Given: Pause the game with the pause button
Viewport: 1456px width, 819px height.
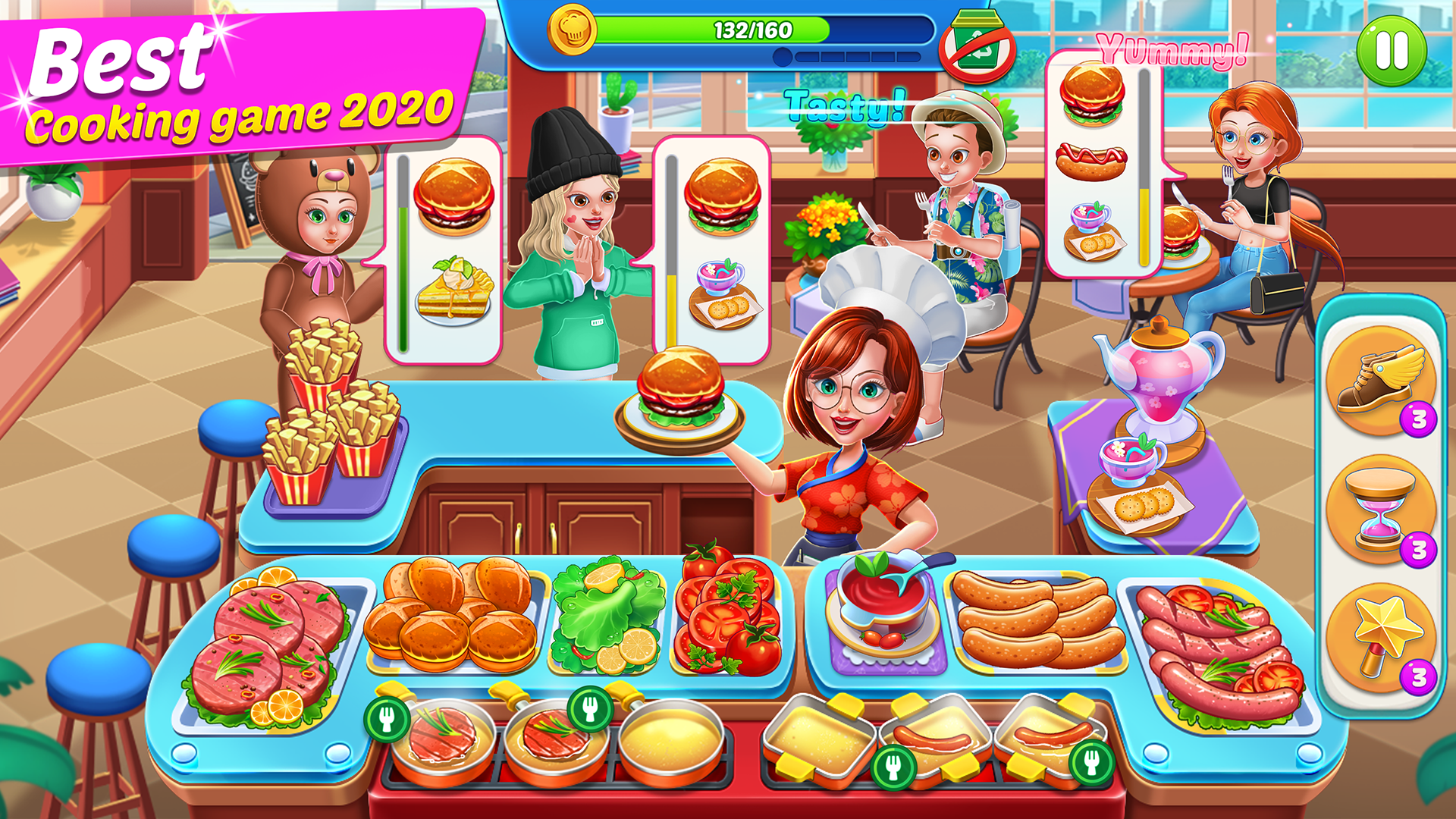Looking at the screenshot, I should [x=1392, y=49].
